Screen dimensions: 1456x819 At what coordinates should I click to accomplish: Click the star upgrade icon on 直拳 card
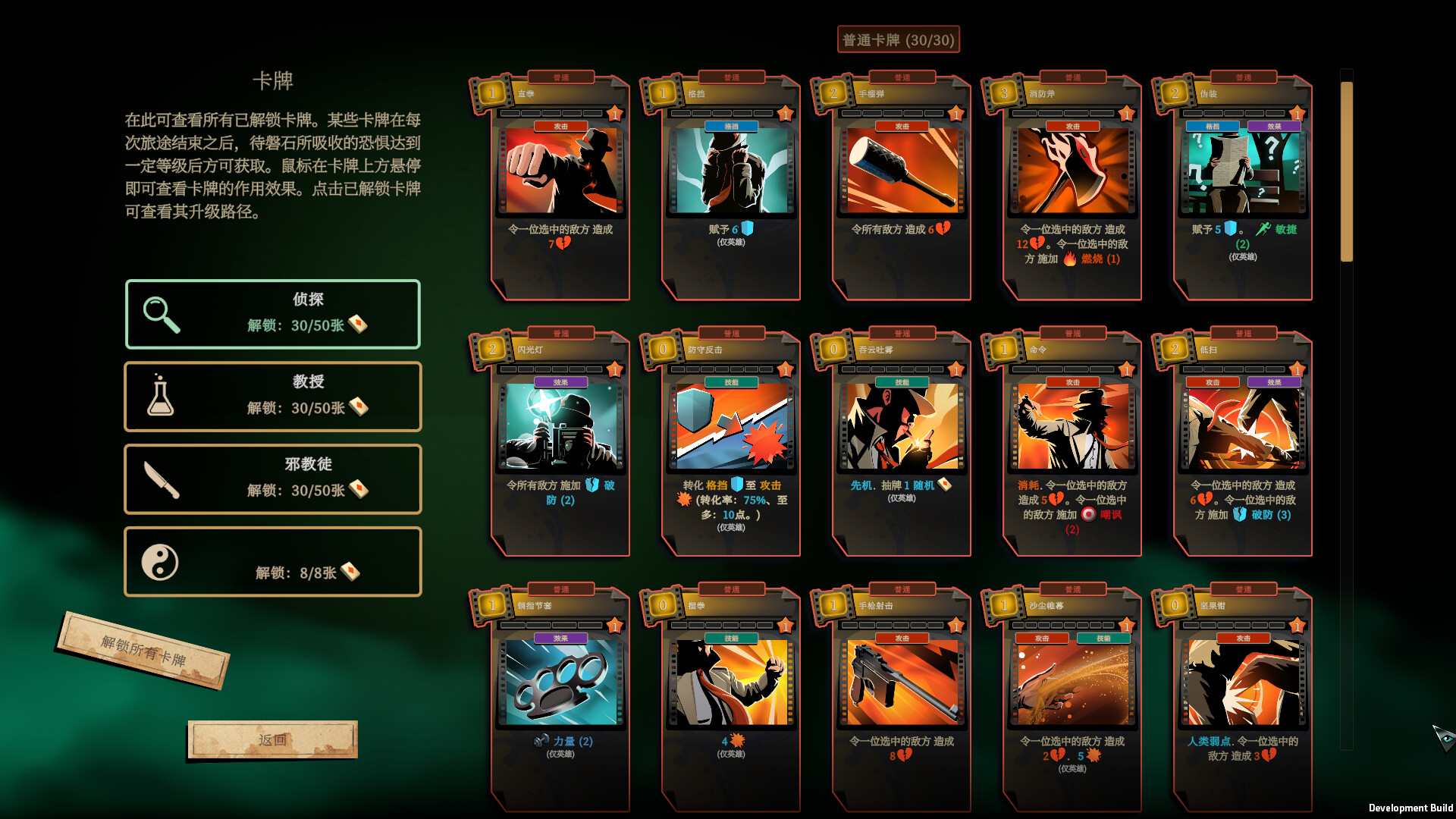click(x=614, y=112)
